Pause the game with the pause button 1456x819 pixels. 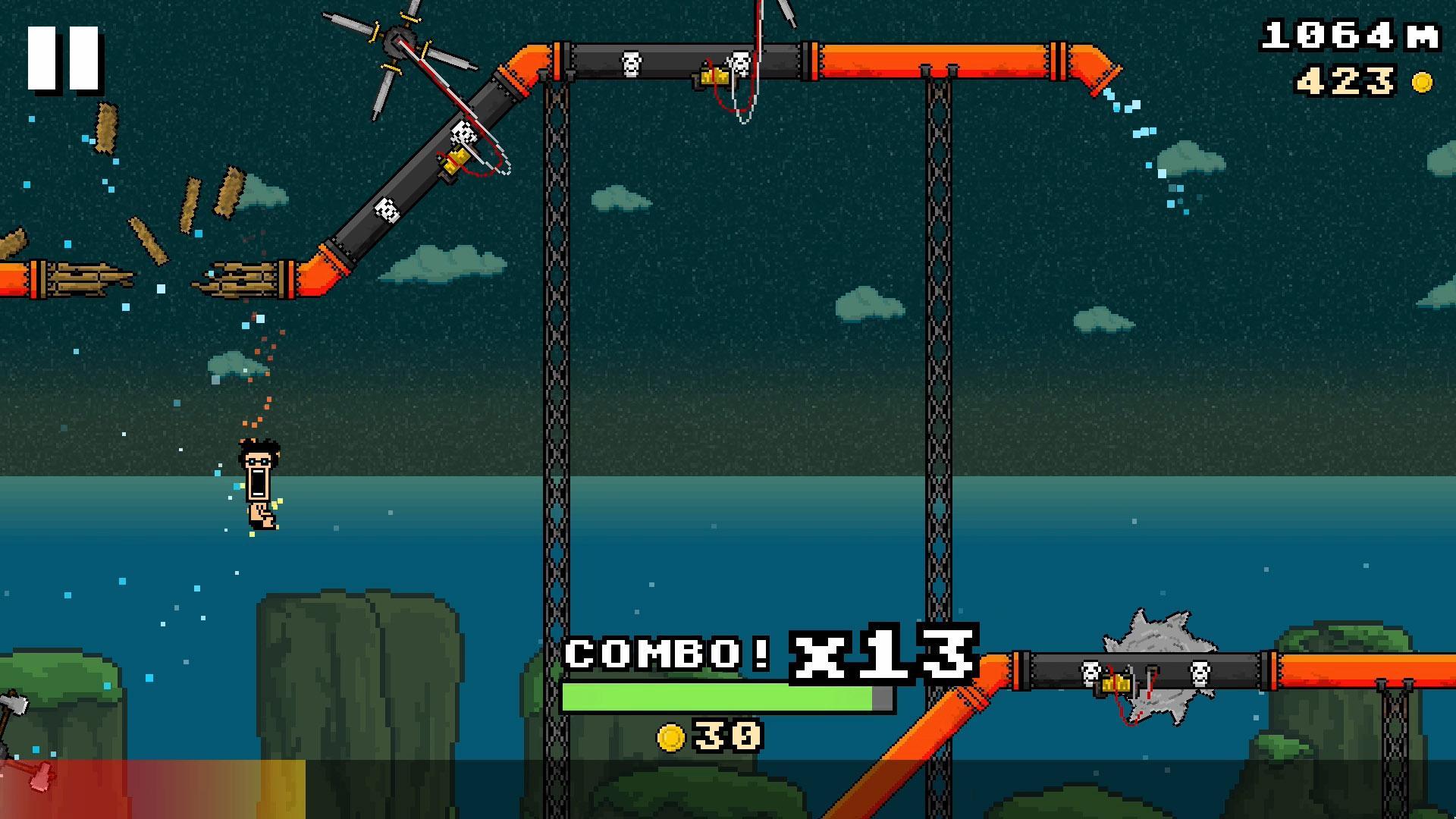(x=64, y=59)
